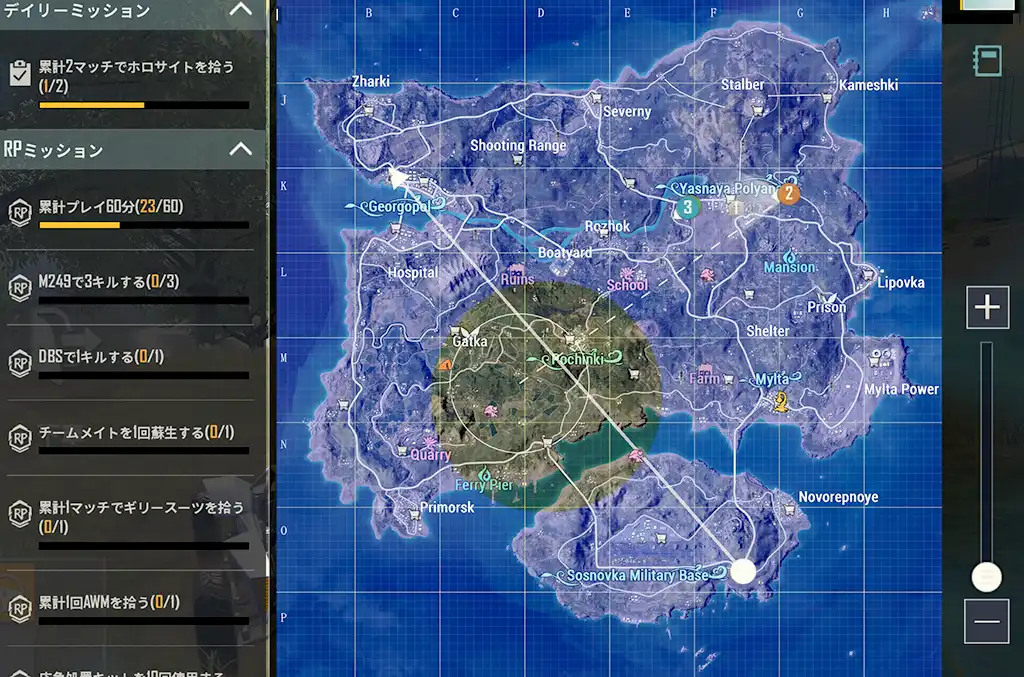This screenshot has width=1024, height=677.
Task: Click the orange number 2 teammate marker
Action: 789,194
